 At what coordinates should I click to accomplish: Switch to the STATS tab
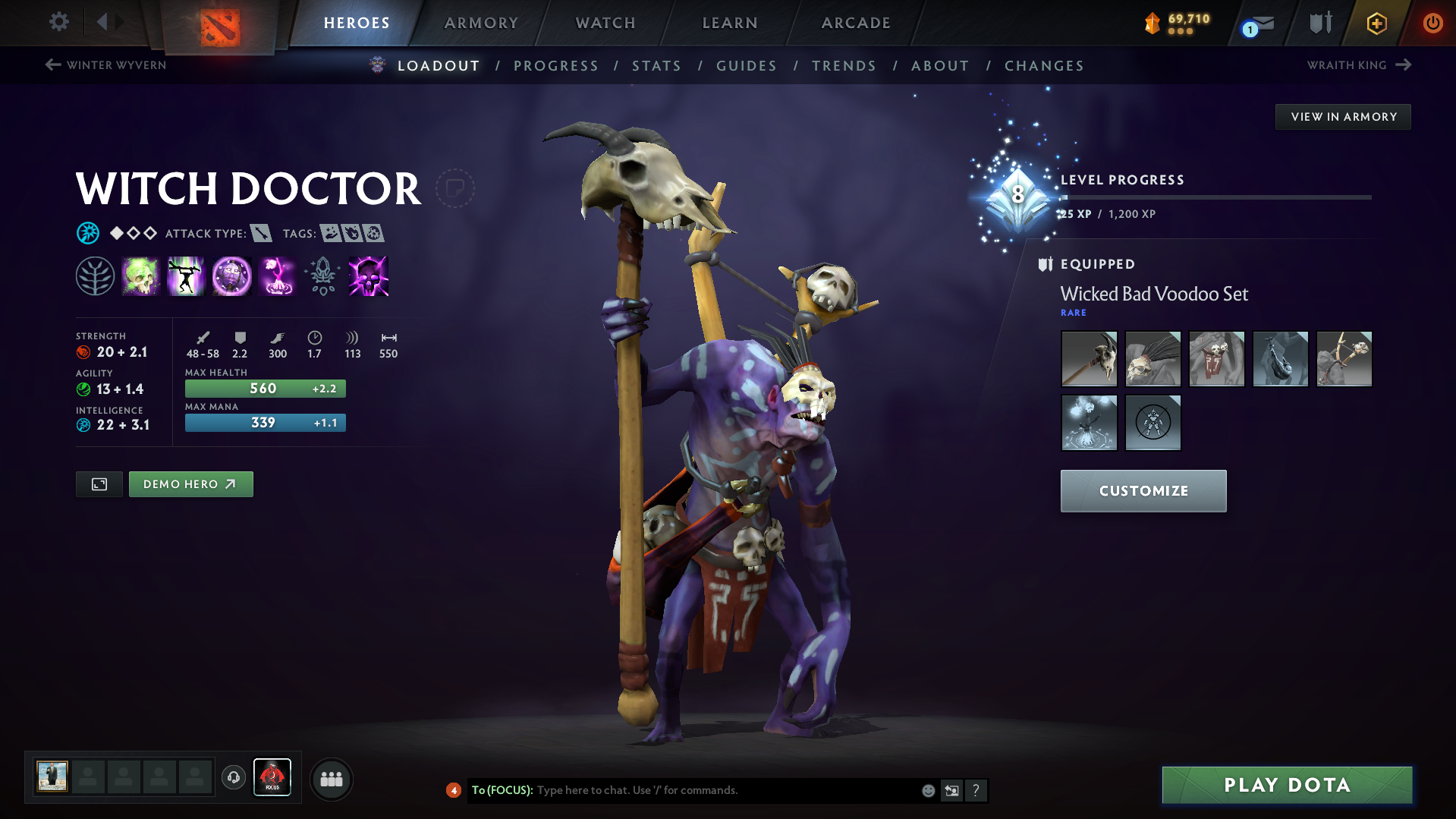656,66
